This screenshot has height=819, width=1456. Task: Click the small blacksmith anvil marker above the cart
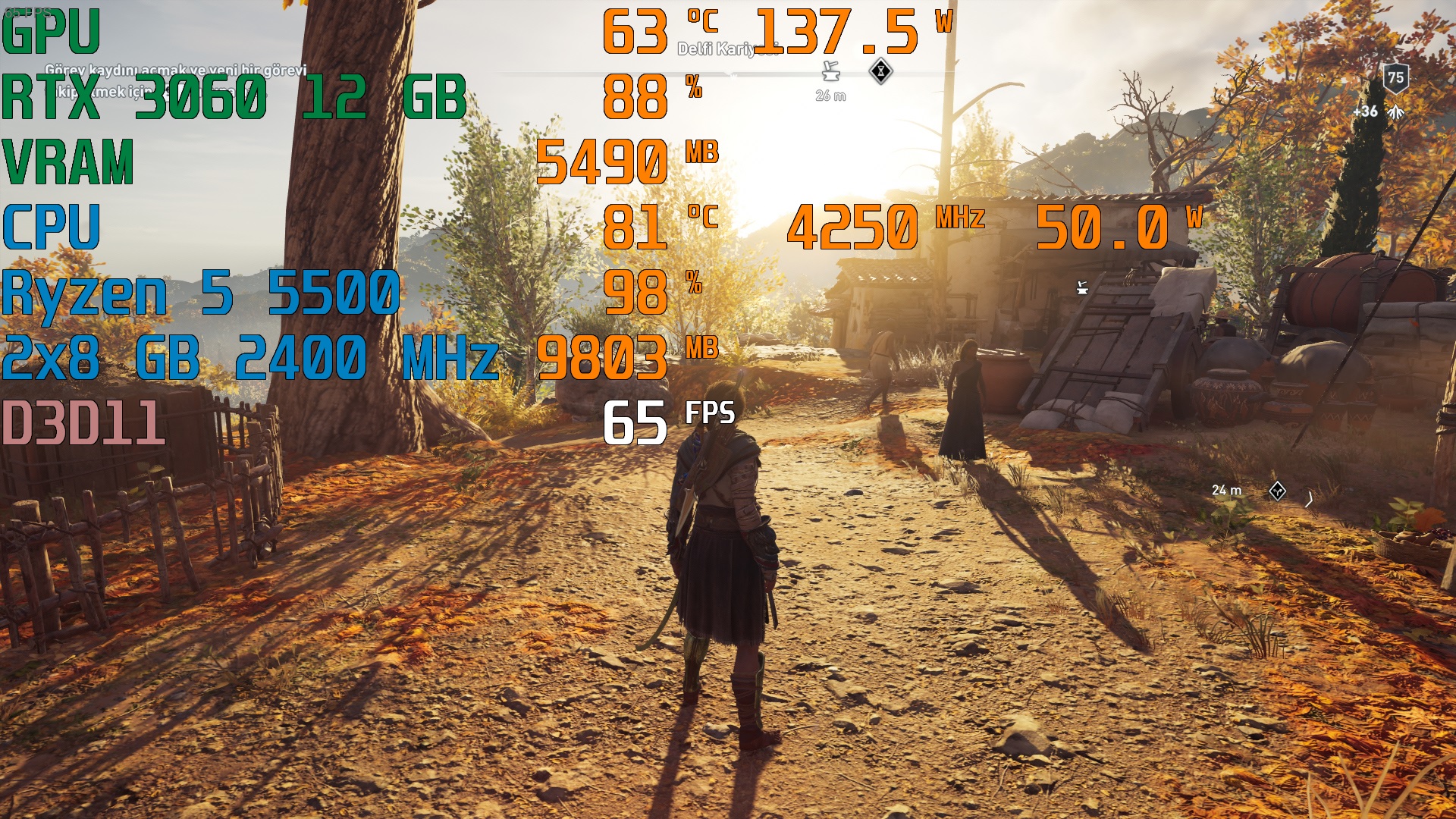tap(1082, 287)
